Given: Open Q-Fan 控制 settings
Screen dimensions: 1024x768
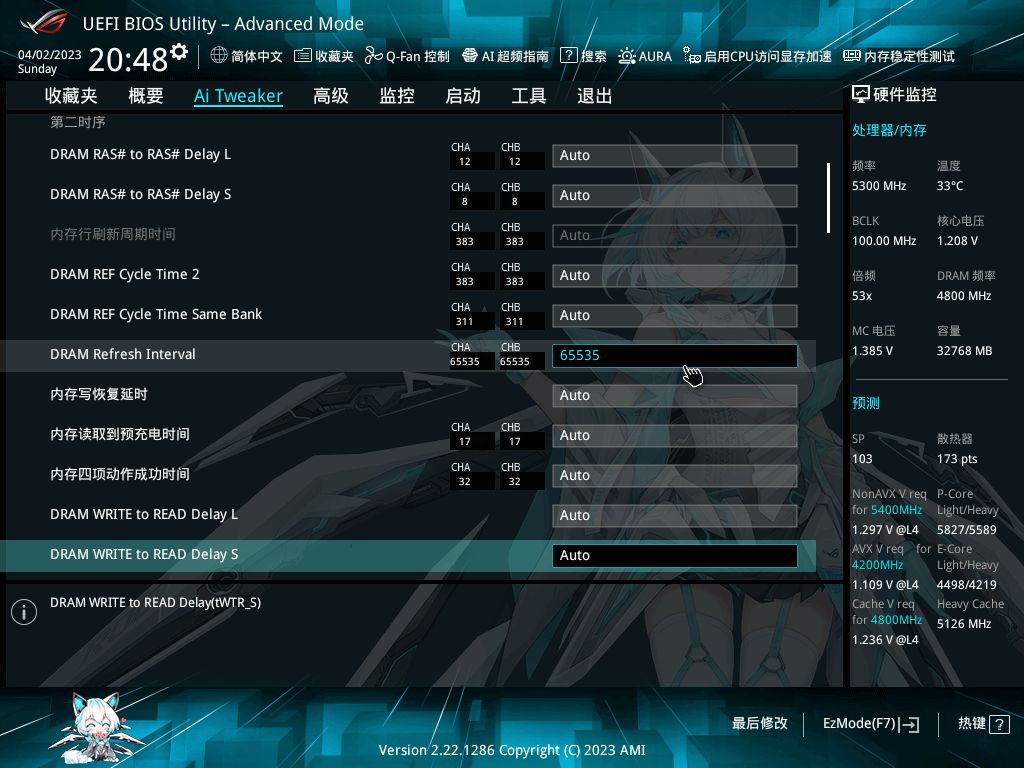Looking at the screenshot, I should coord(407,57).
